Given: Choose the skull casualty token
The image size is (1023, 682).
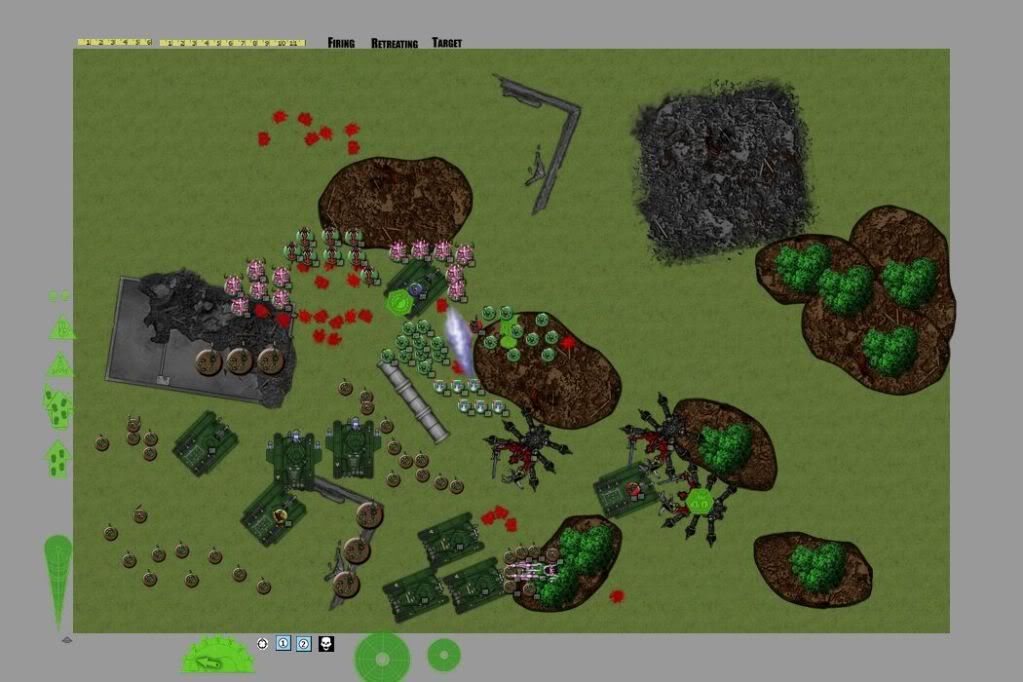Looking at the screenshot, I should click(x=326, y=643).
